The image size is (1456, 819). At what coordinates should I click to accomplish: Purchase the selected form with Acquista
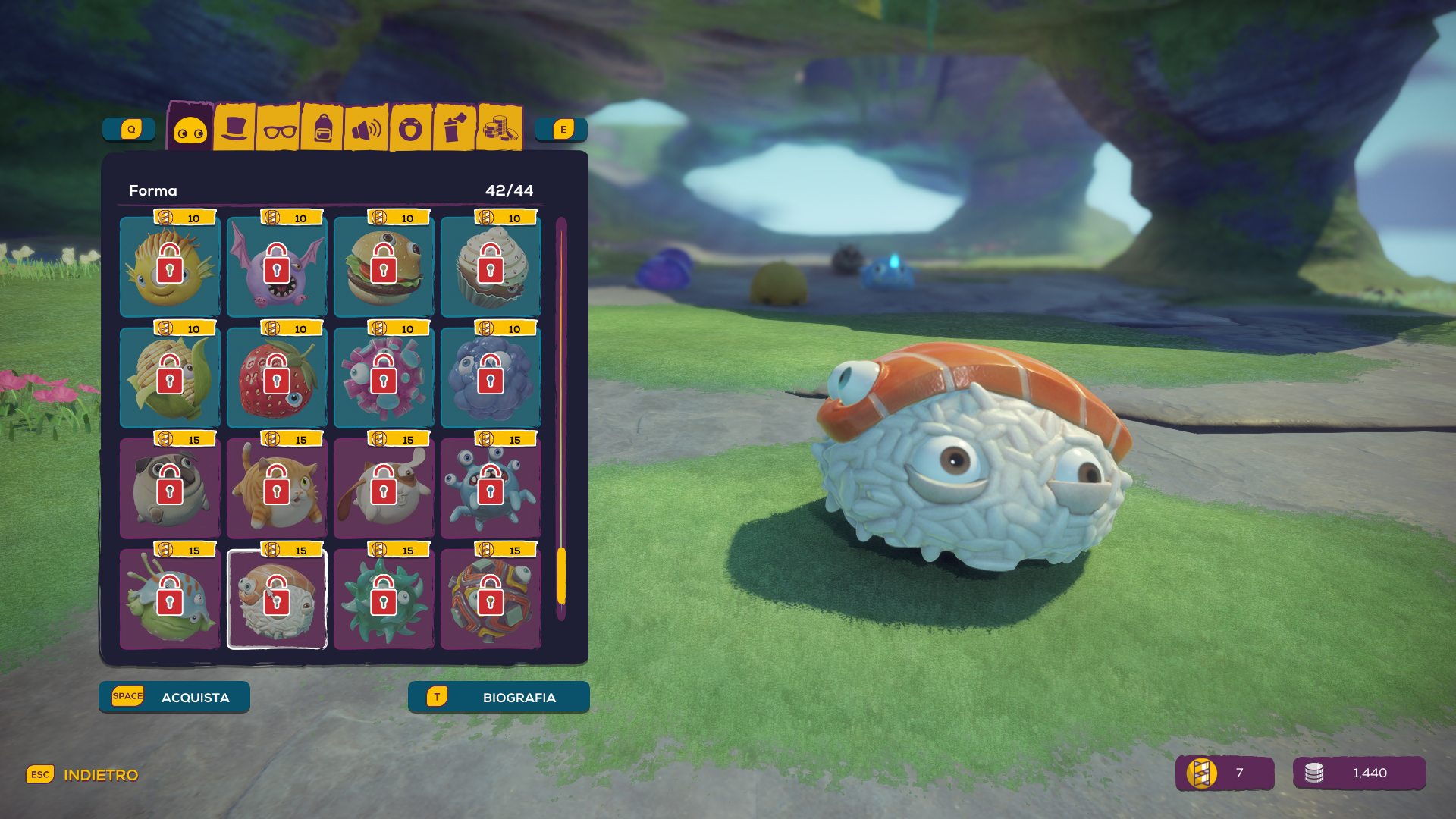[174, 697]
